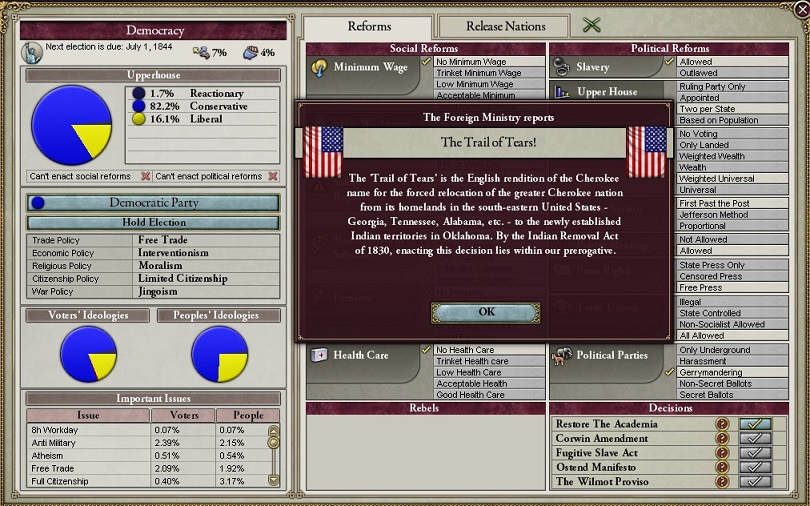Sort important issues by People column
The height and width of the screenshot is (506, 810).
click(248, 415)
